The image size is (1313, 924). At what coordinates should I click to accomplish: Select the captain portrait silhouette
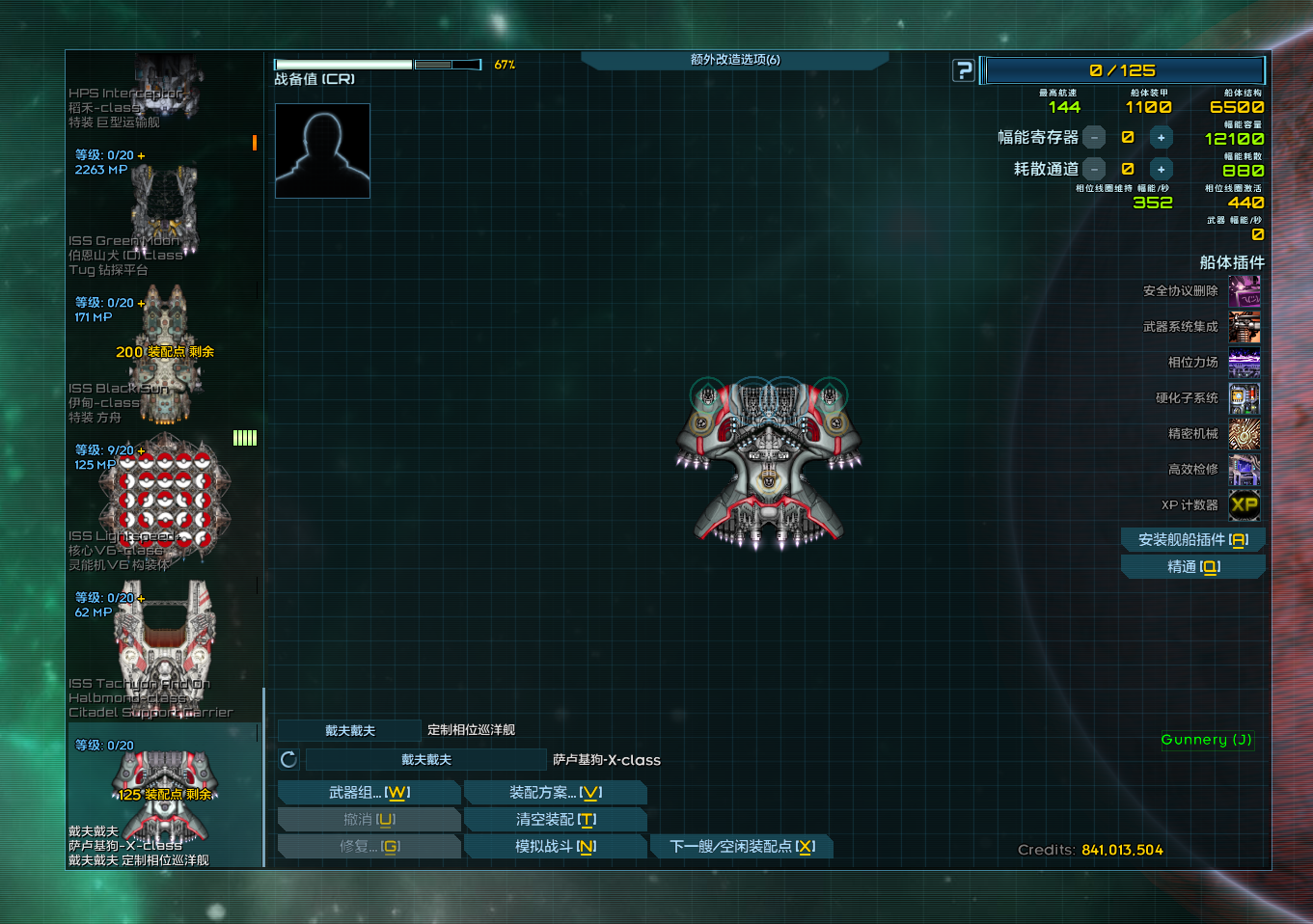(x=322, y=150)
